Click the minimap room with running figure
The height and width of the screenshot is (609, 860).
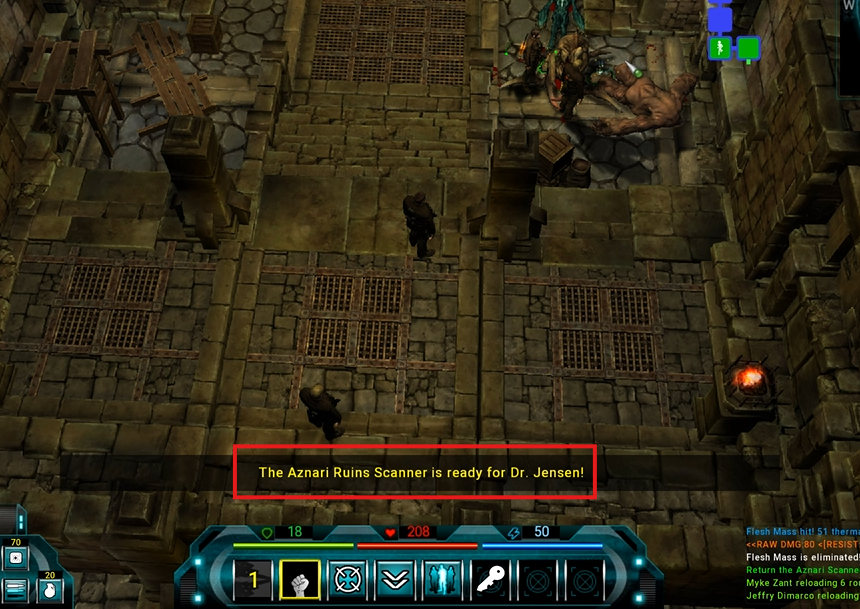coord(719,48)
